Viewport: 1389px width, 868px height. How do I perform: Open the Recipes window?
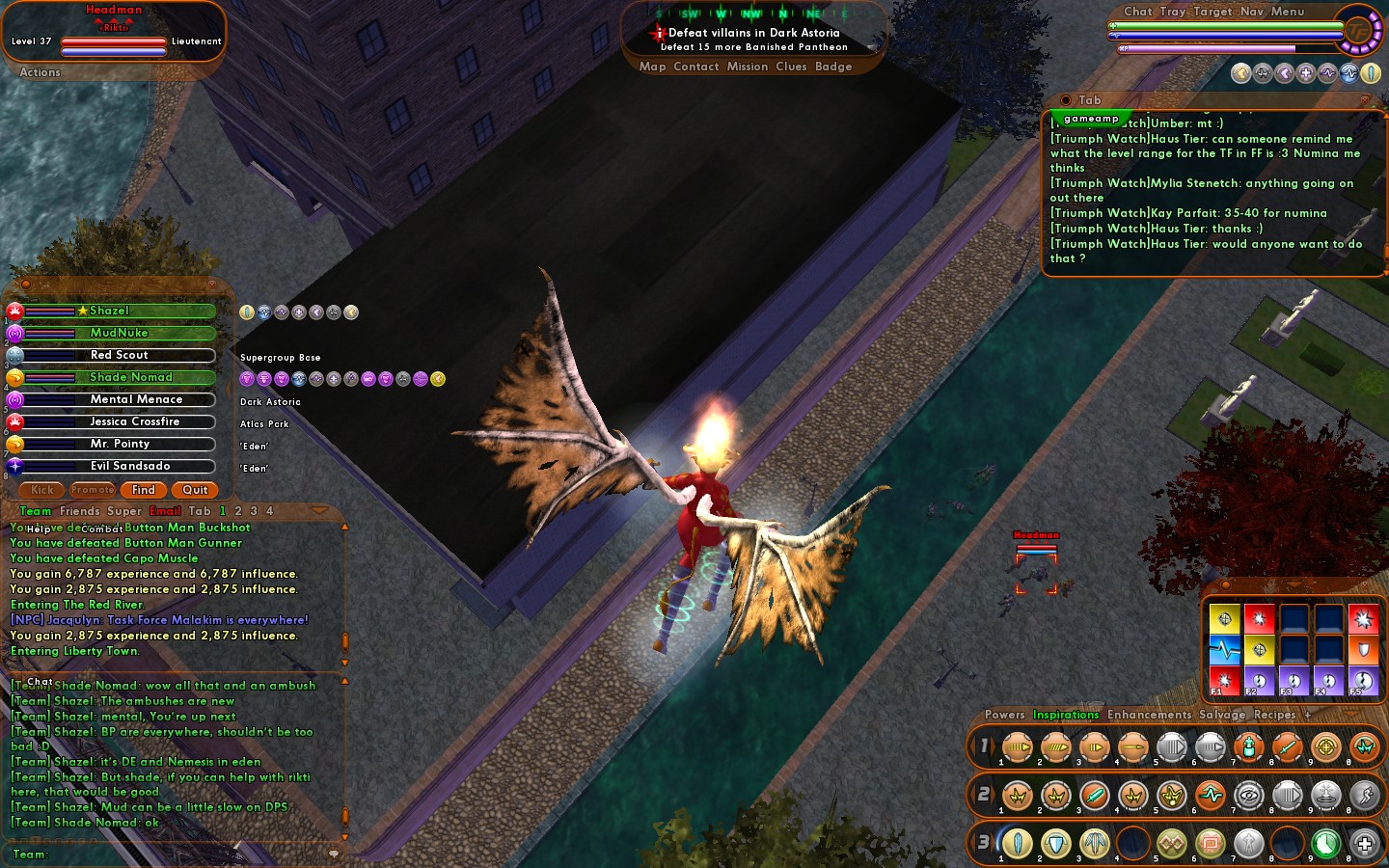[x=1274, y=715]
